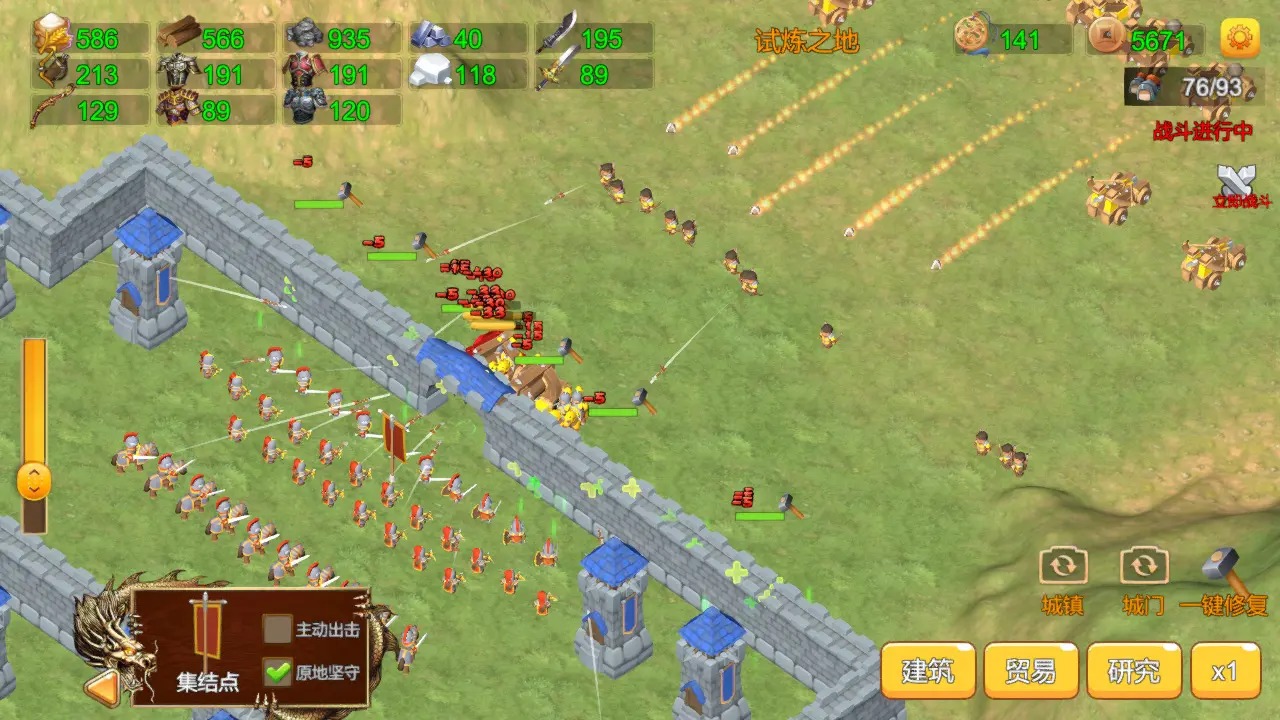
Task: Collapse the 集结点 panel with the triangle arrow
Action: (100, 689)
